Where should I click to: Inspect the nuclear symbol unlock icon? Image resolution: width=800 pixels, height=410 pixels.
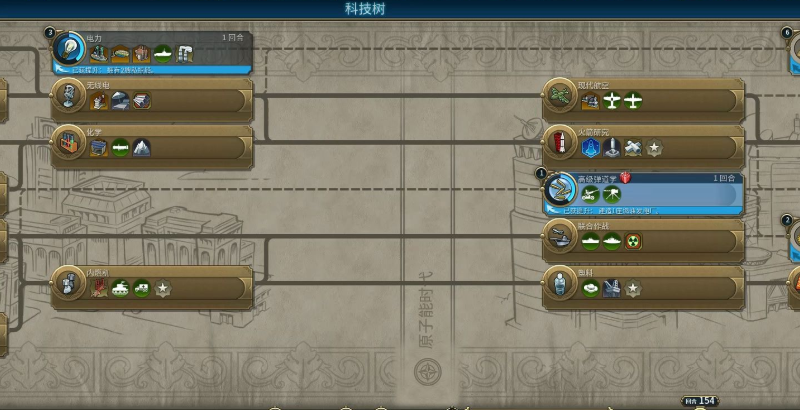point(633,241)
